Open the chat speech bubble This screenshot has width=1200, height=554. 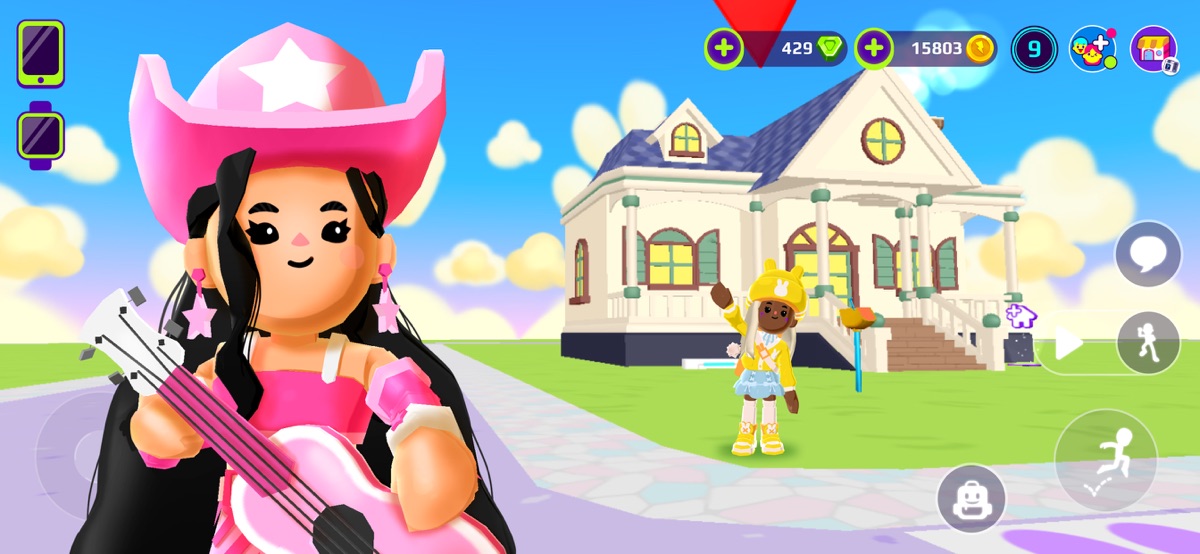click(1148, 254)
